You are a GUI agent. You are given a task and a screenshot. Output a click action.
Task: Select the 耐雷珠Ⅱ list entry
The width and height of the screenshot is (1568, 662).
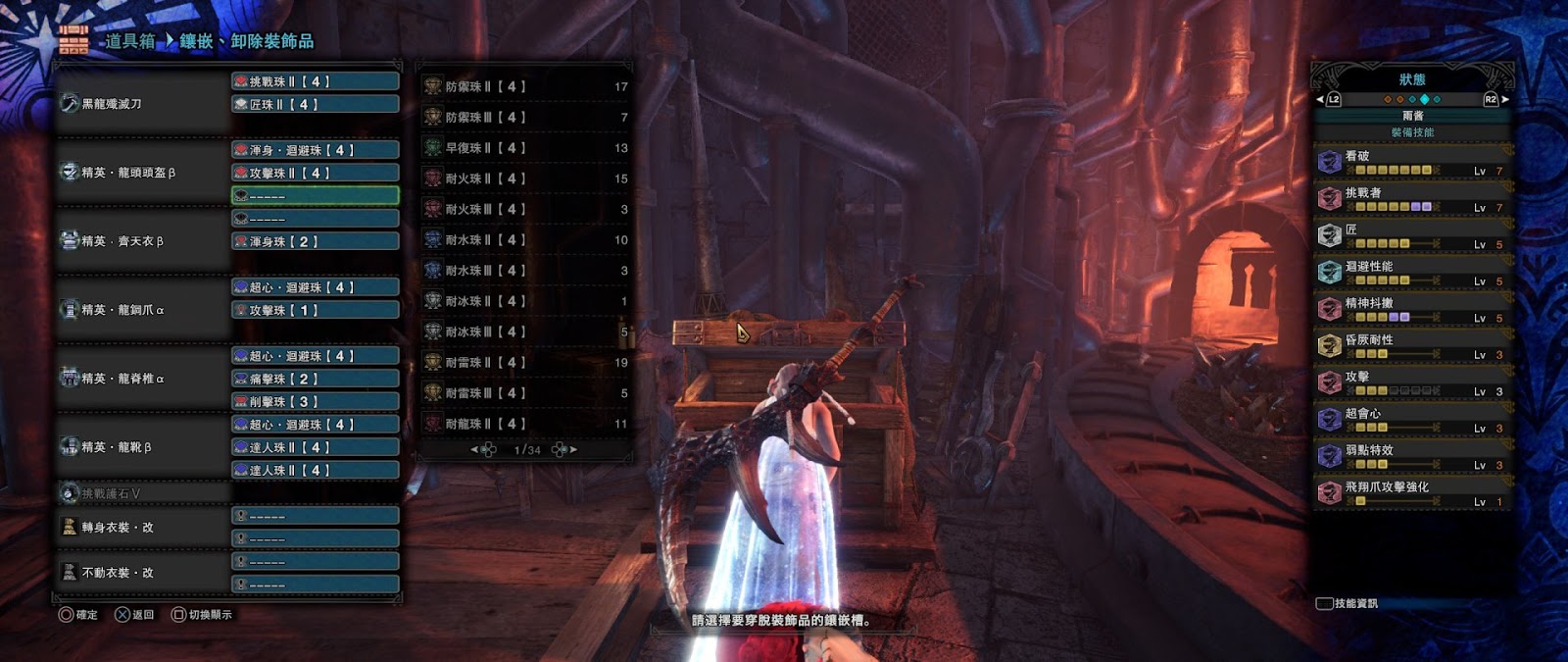525,363
